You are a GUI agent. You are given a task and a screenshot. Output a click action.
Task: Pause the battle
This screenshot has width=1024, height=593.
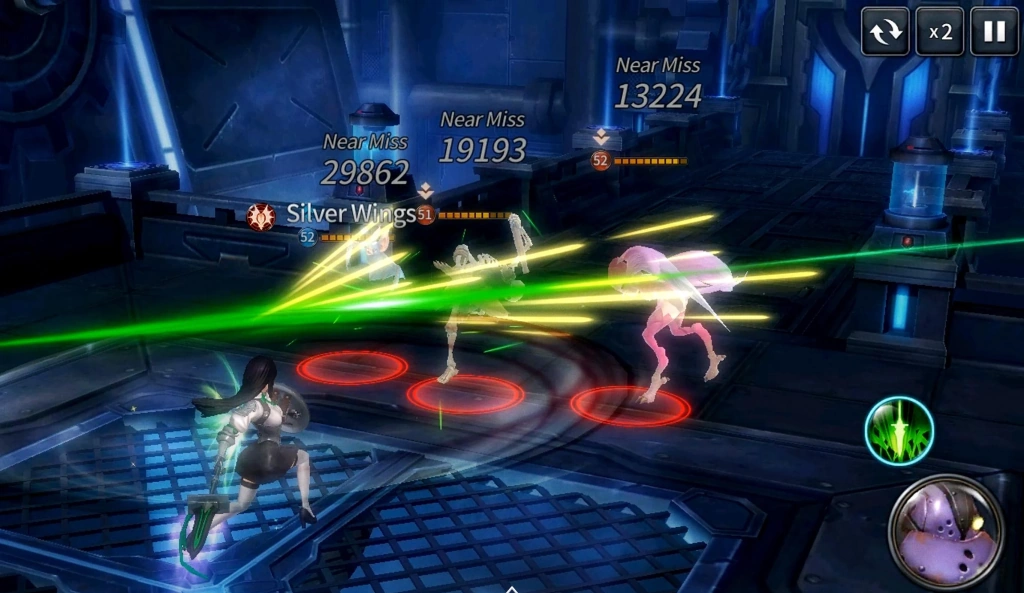tap(994, 31)
